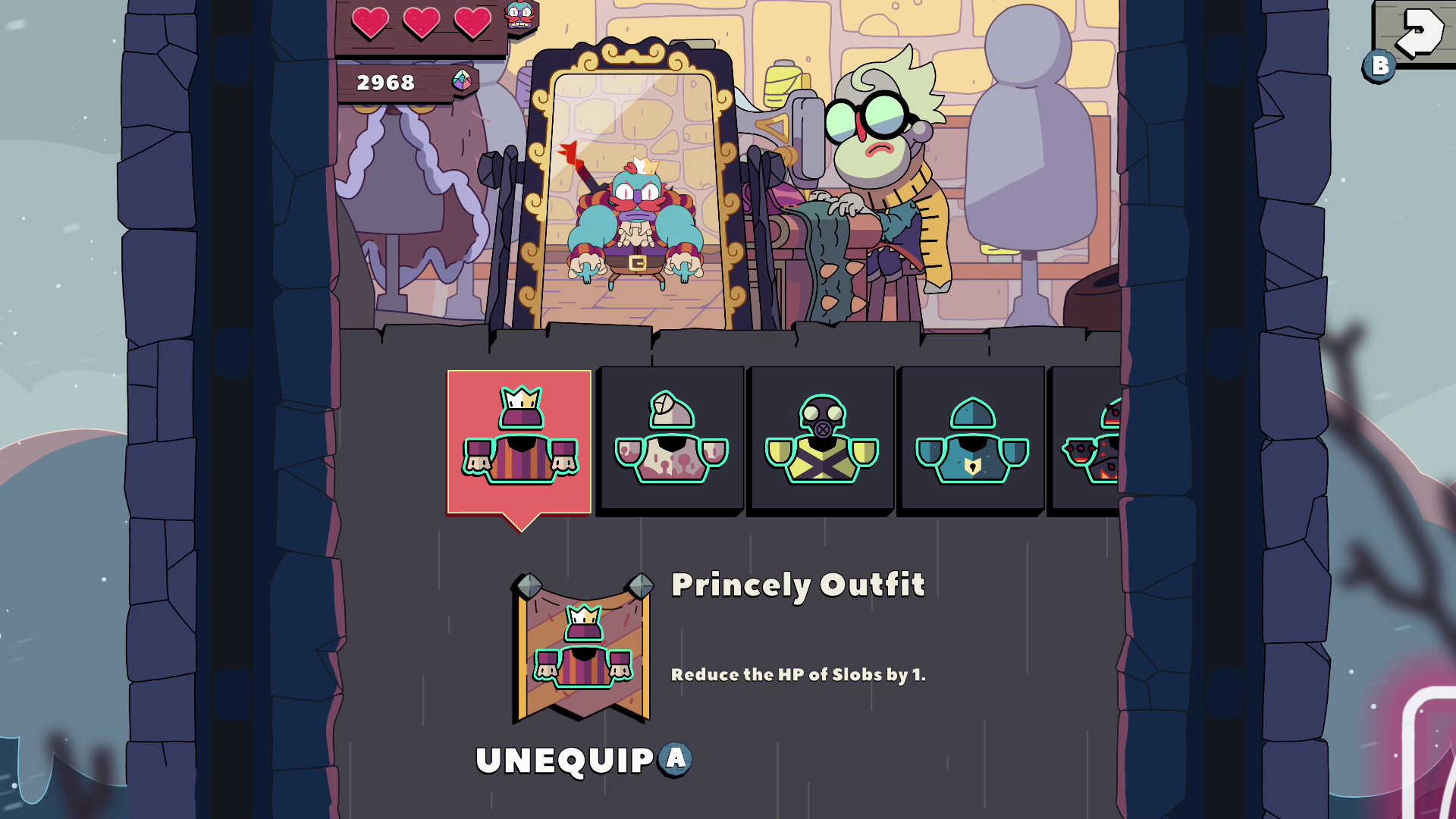The width and height of the screenshot is (1456, 819).
Task: Click the Princely Outfit title text
Action: [x=799, y=584]
